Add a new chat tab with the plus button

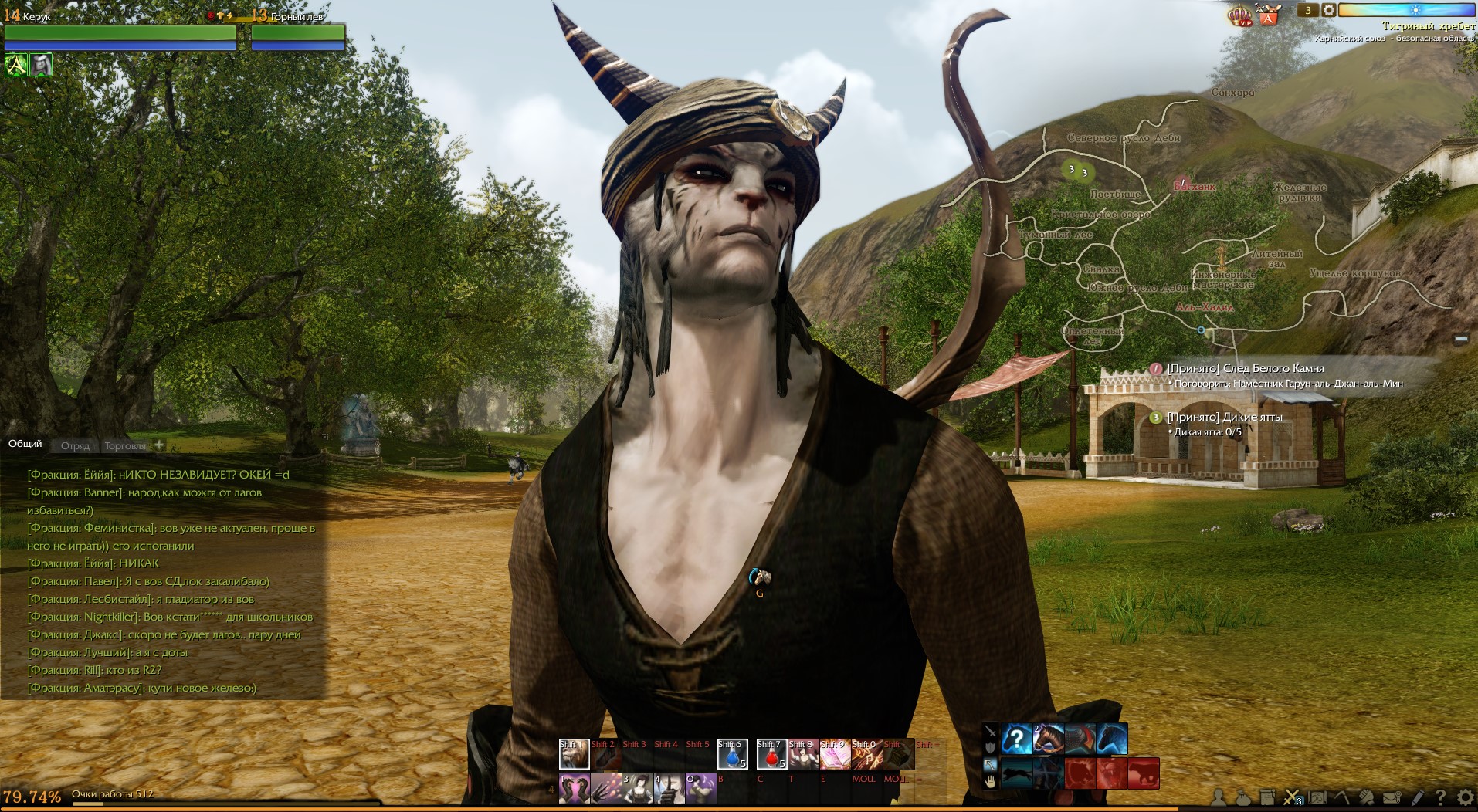click(x=159, y=445)
